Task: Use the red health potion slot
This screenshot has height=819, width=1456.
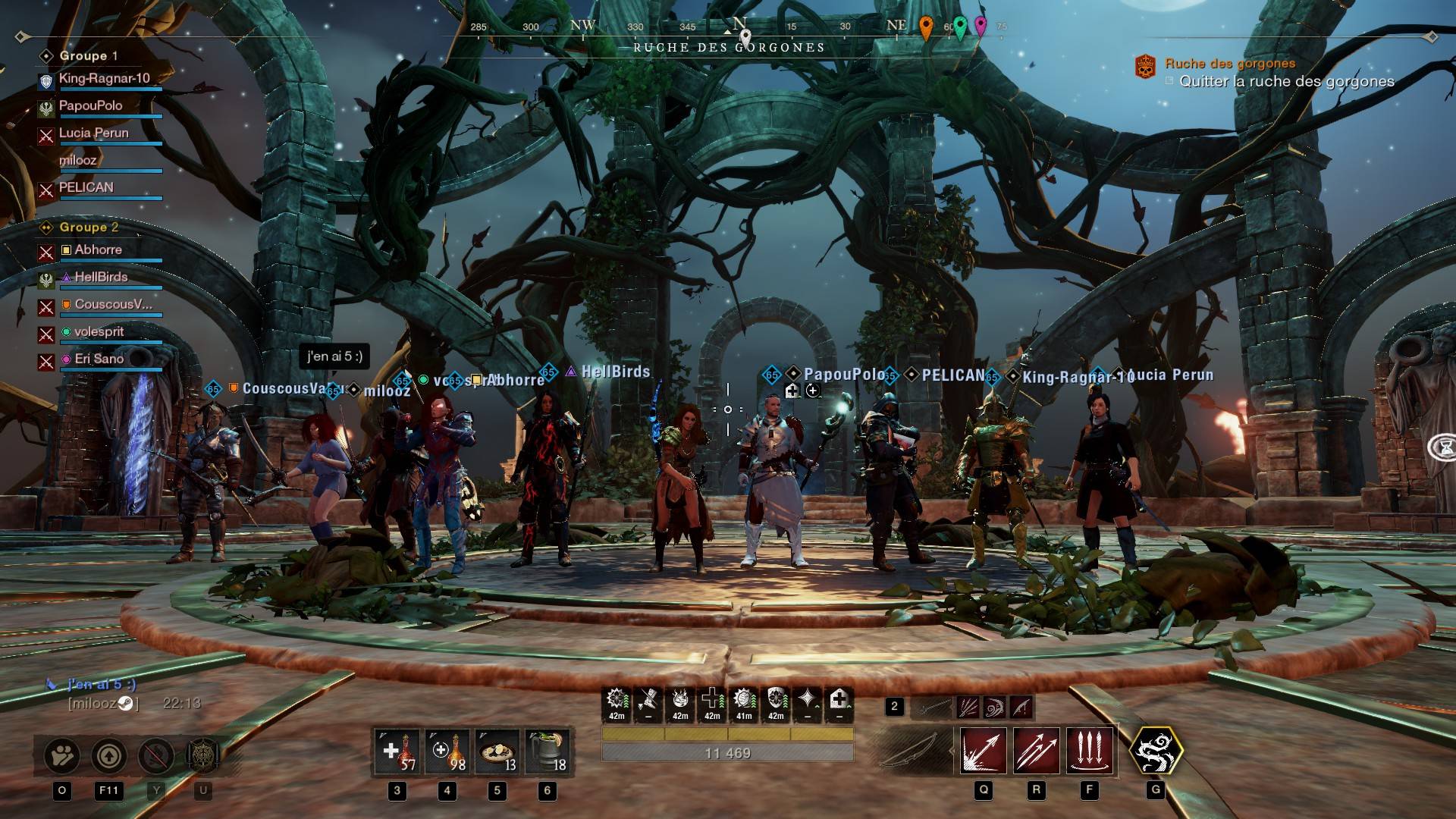Action: coord(397,752)
